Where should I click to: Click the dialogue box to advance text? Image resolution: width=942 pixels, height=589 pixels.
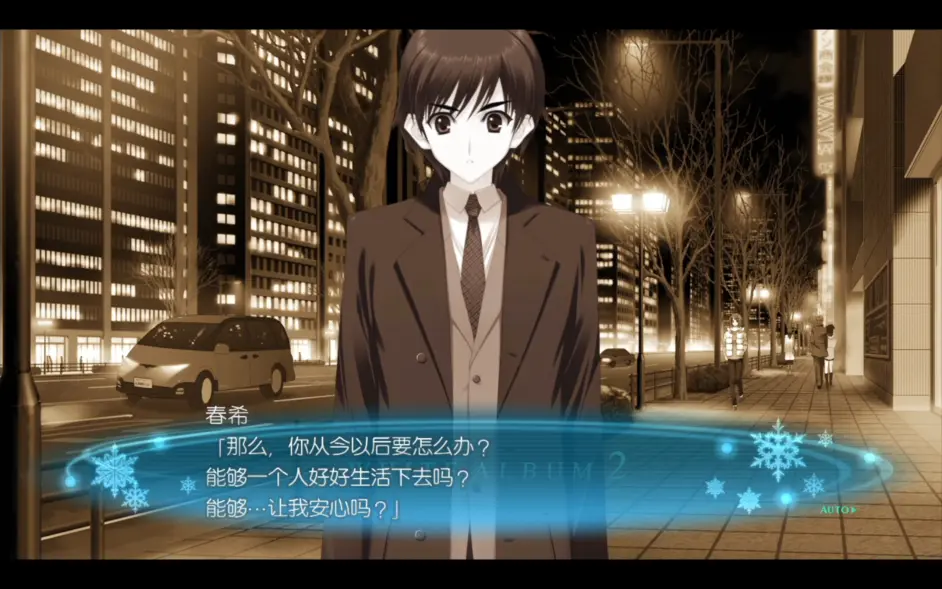pos(470,470)
